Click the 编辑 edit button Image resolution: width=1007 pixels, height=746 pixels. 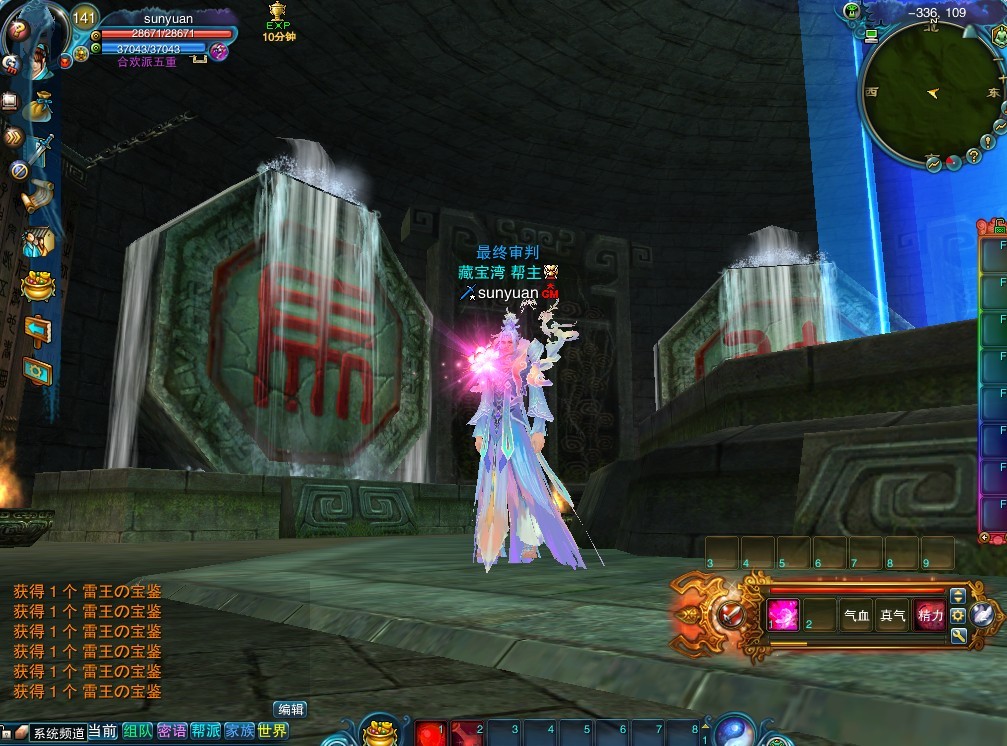tap(290, 709)
